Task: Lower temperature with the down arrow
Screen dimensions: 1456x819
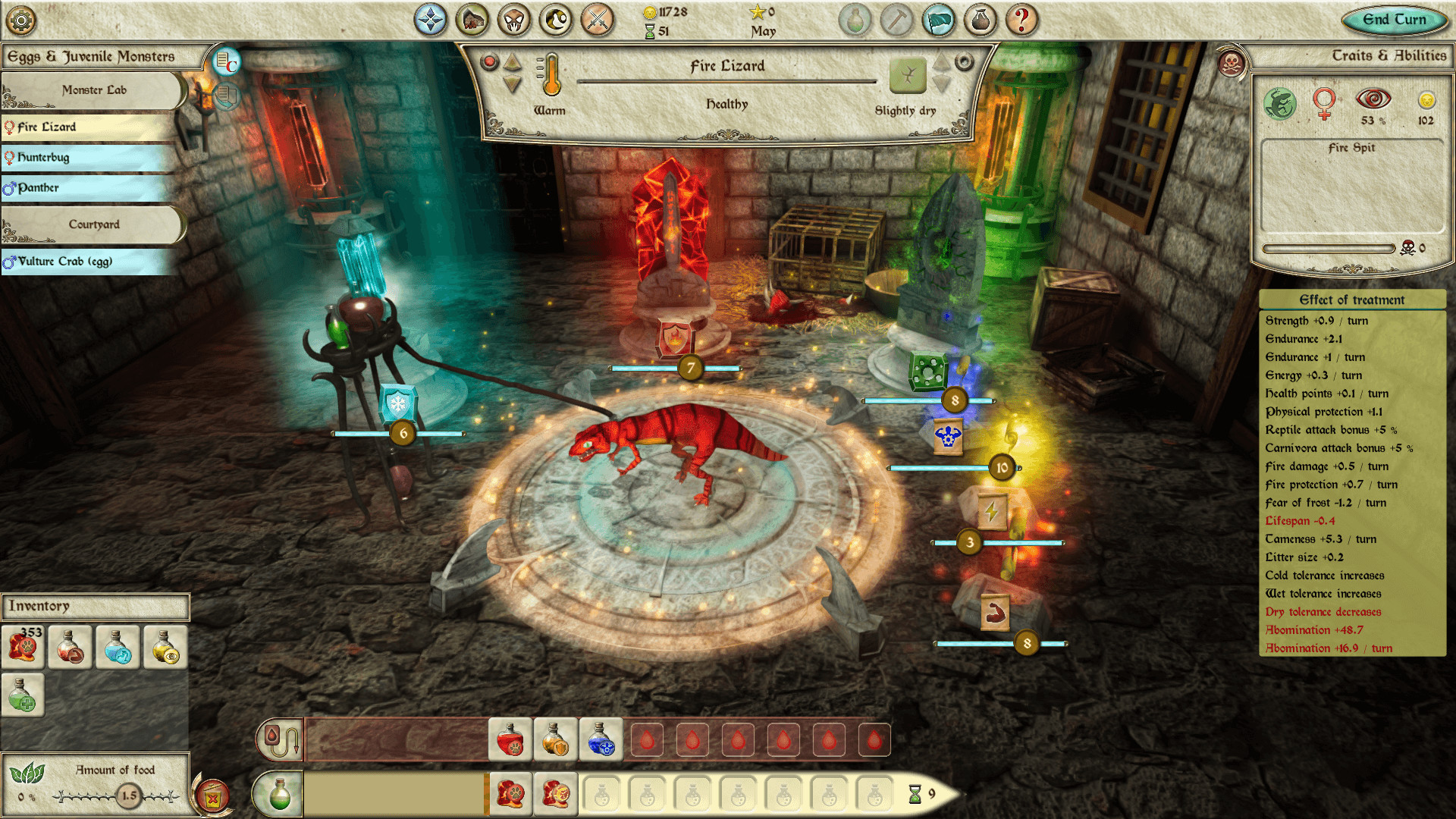Action: (x=512, y=85)
